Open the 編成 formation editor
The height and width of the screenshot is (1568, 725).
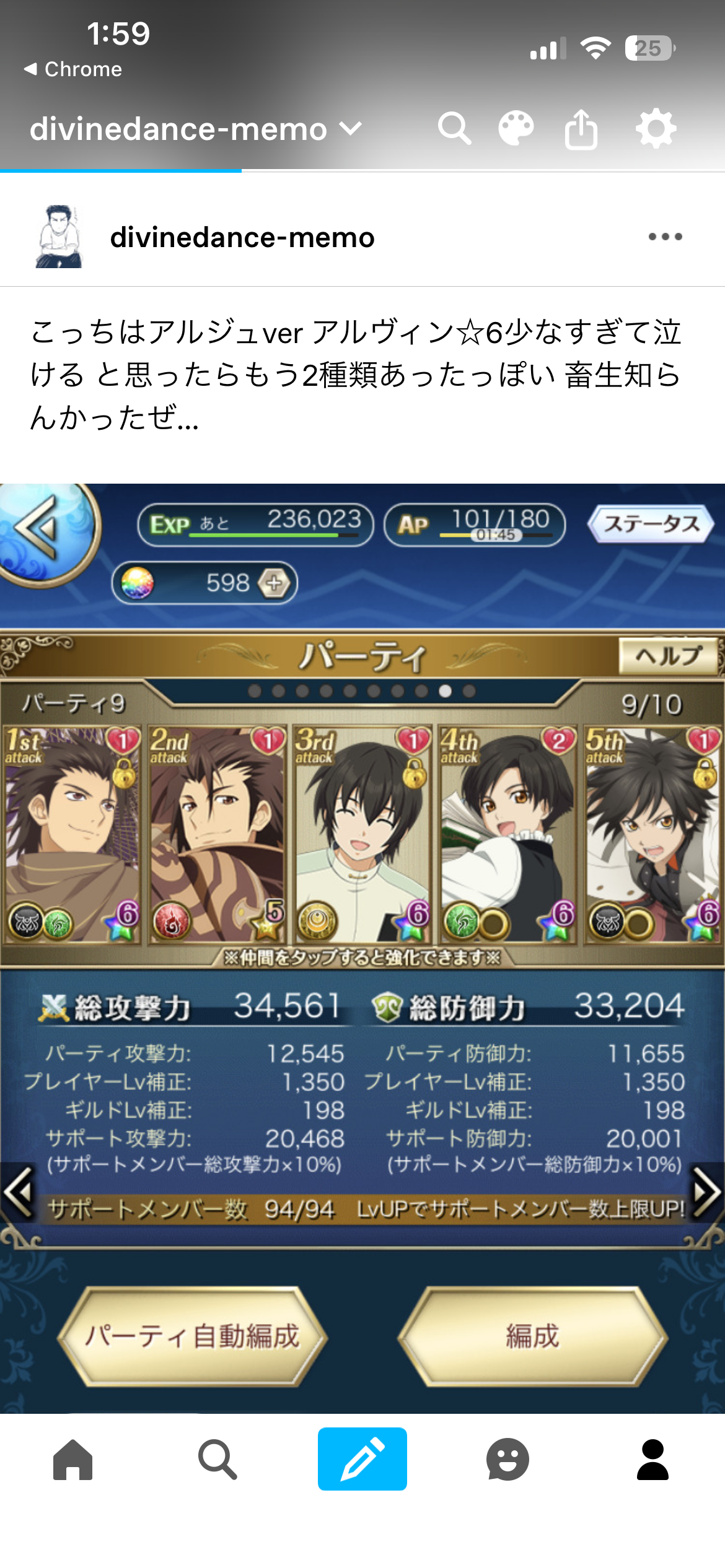(x=533, y=1336)
